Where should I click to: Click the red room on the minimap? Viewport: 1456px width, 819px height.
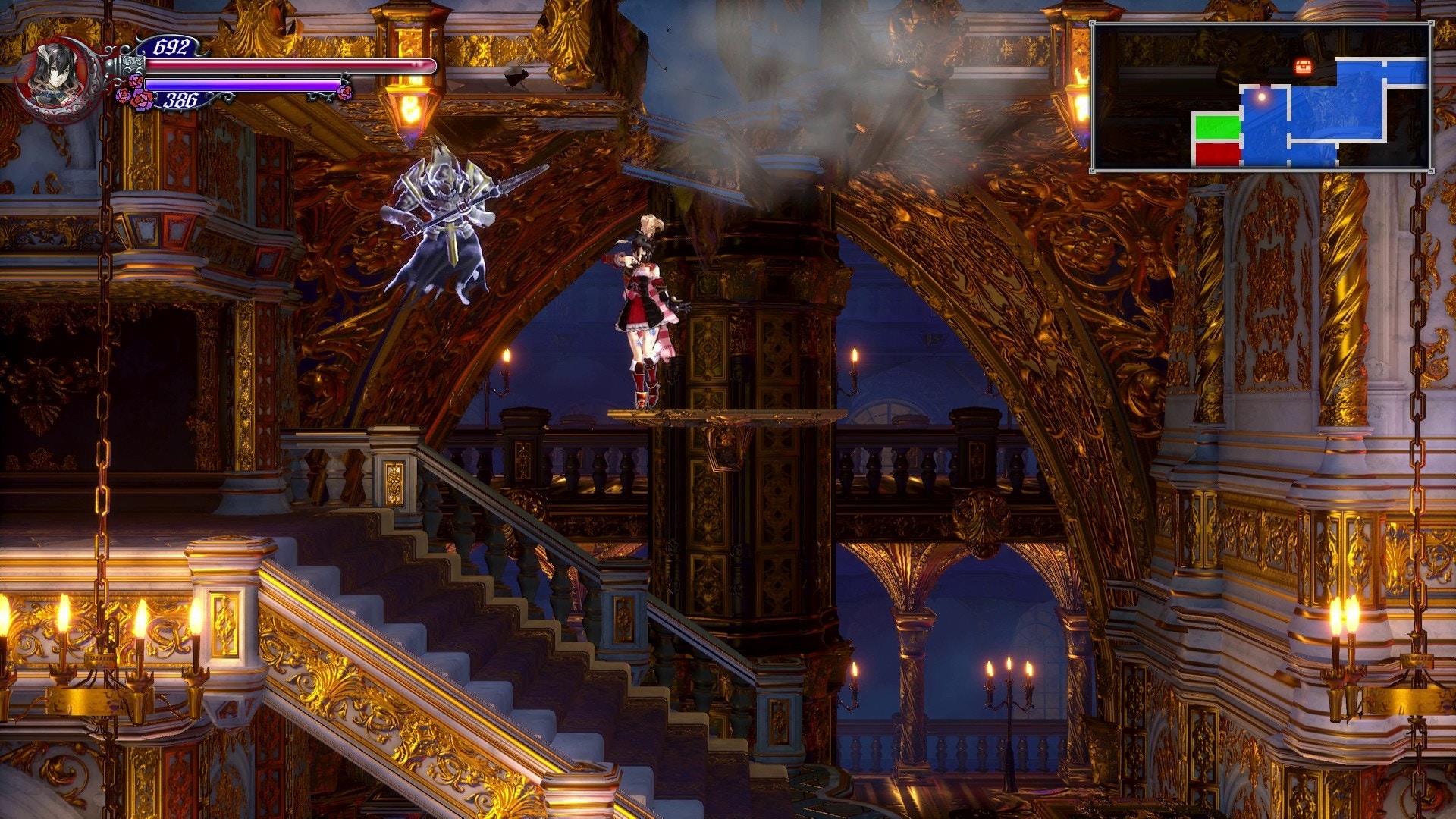coord(1217,152)
